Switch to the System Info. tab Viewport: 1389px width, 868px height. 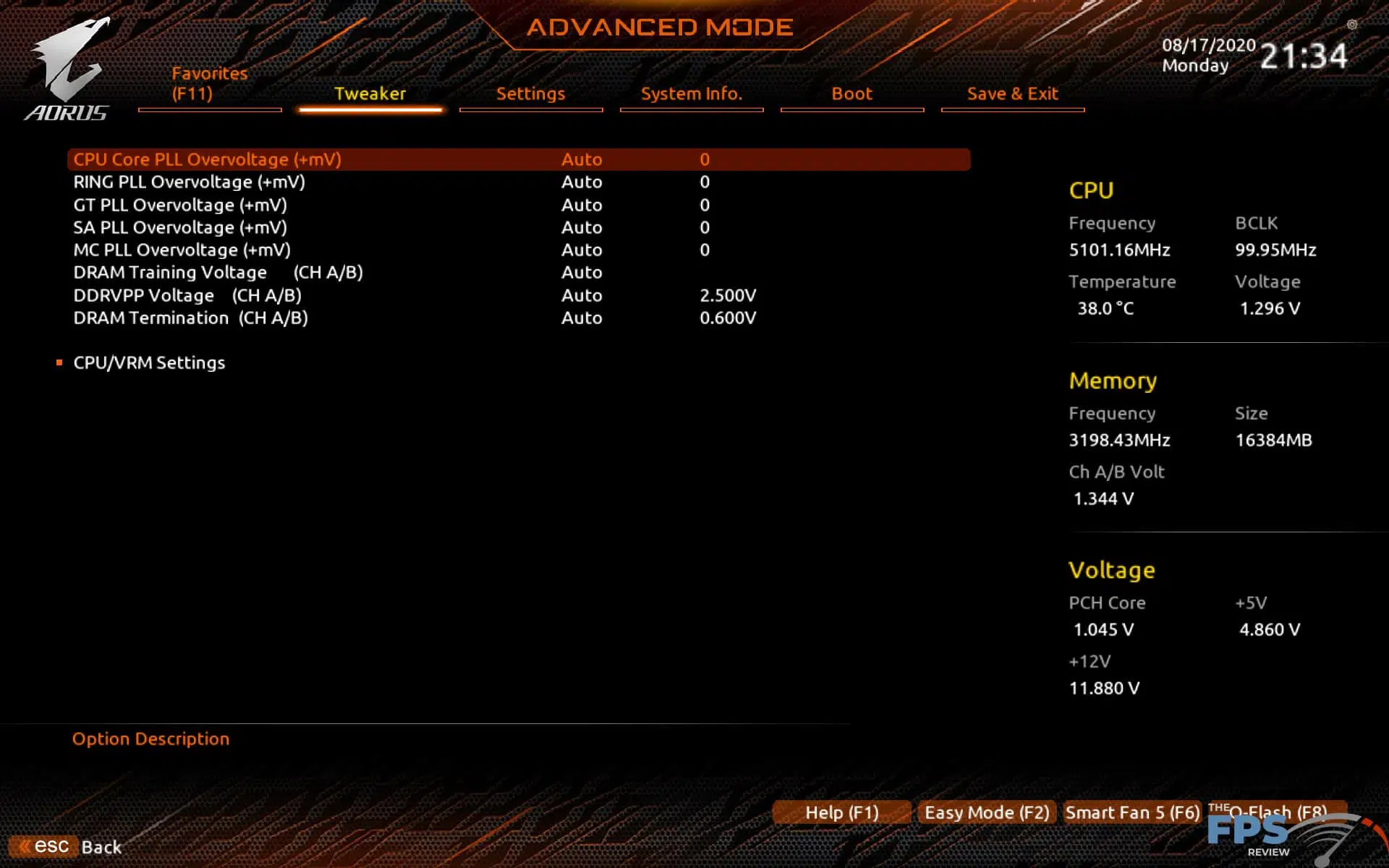(x=692, y=93)
